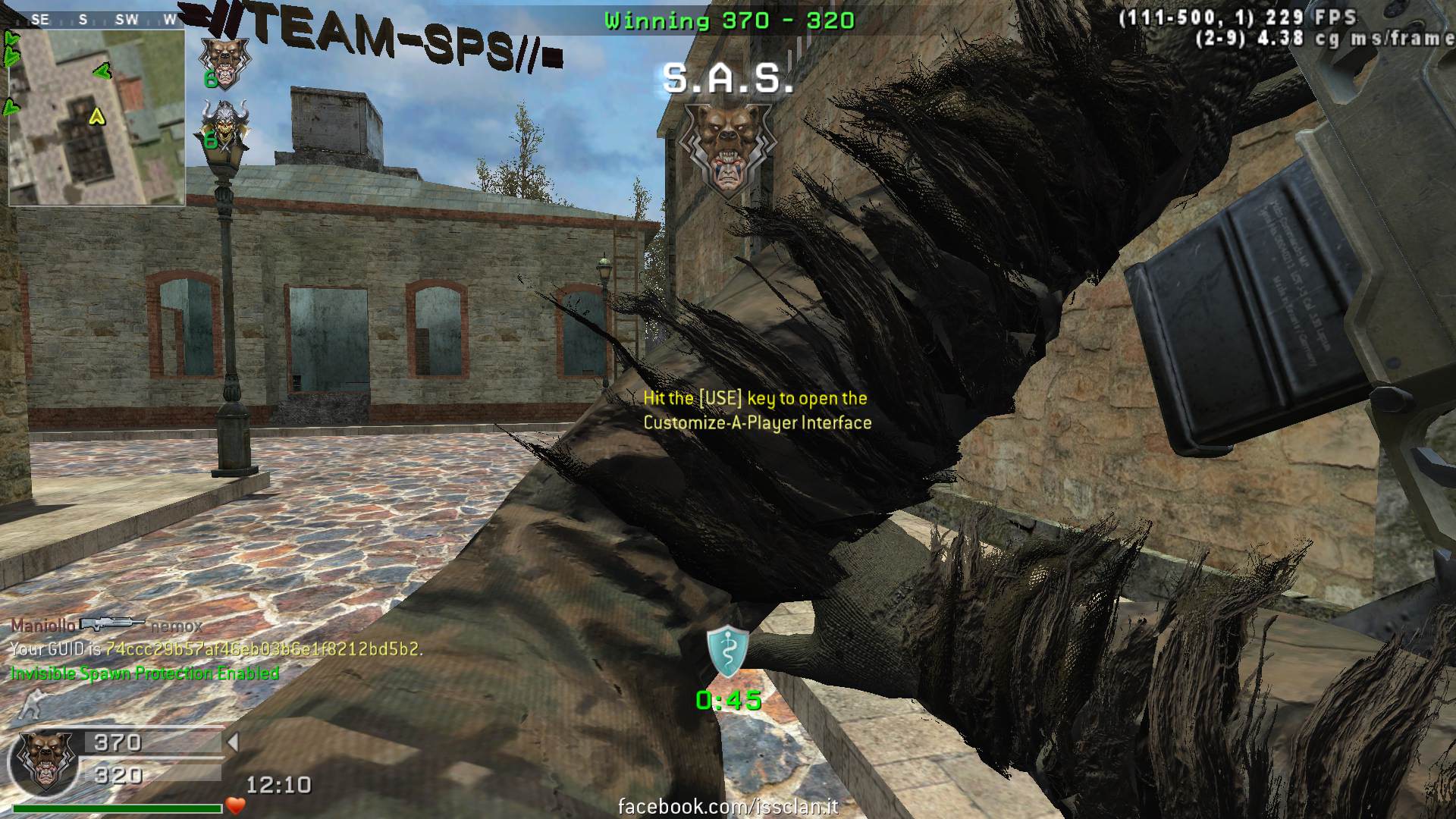Click the small bear team icon beside the minimap
The image size is (1456, 819).
tap(224, 57)
